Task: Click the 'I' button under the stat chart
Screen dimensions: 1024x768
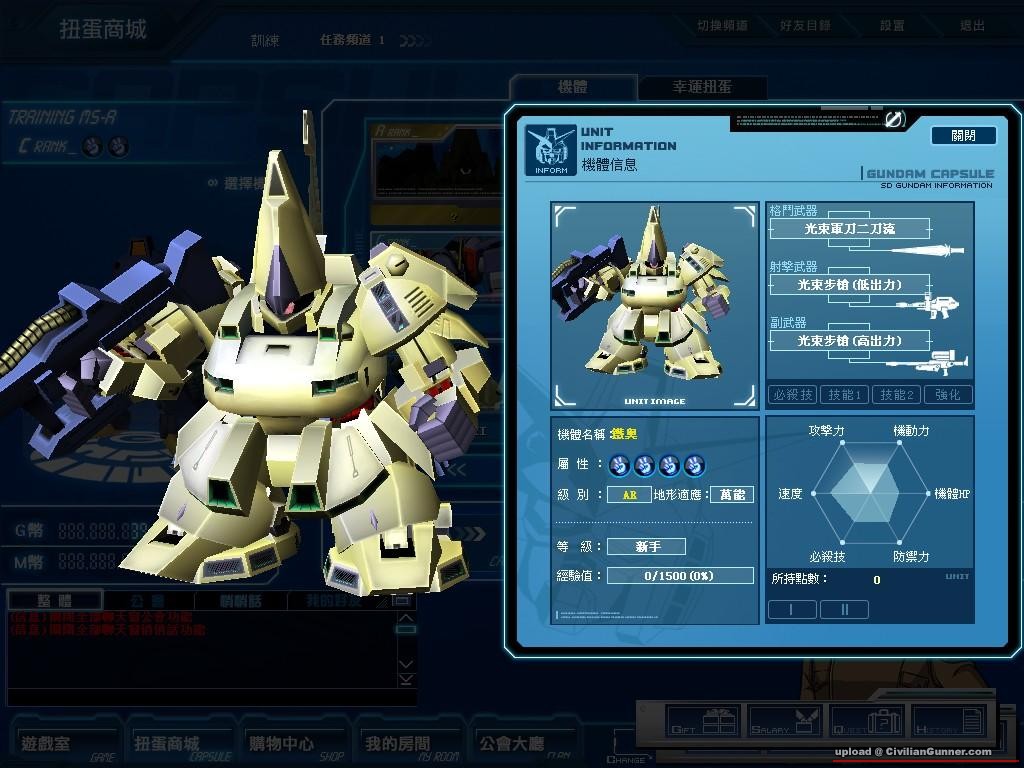Action: pyautogui.click(x=792, y=609)
